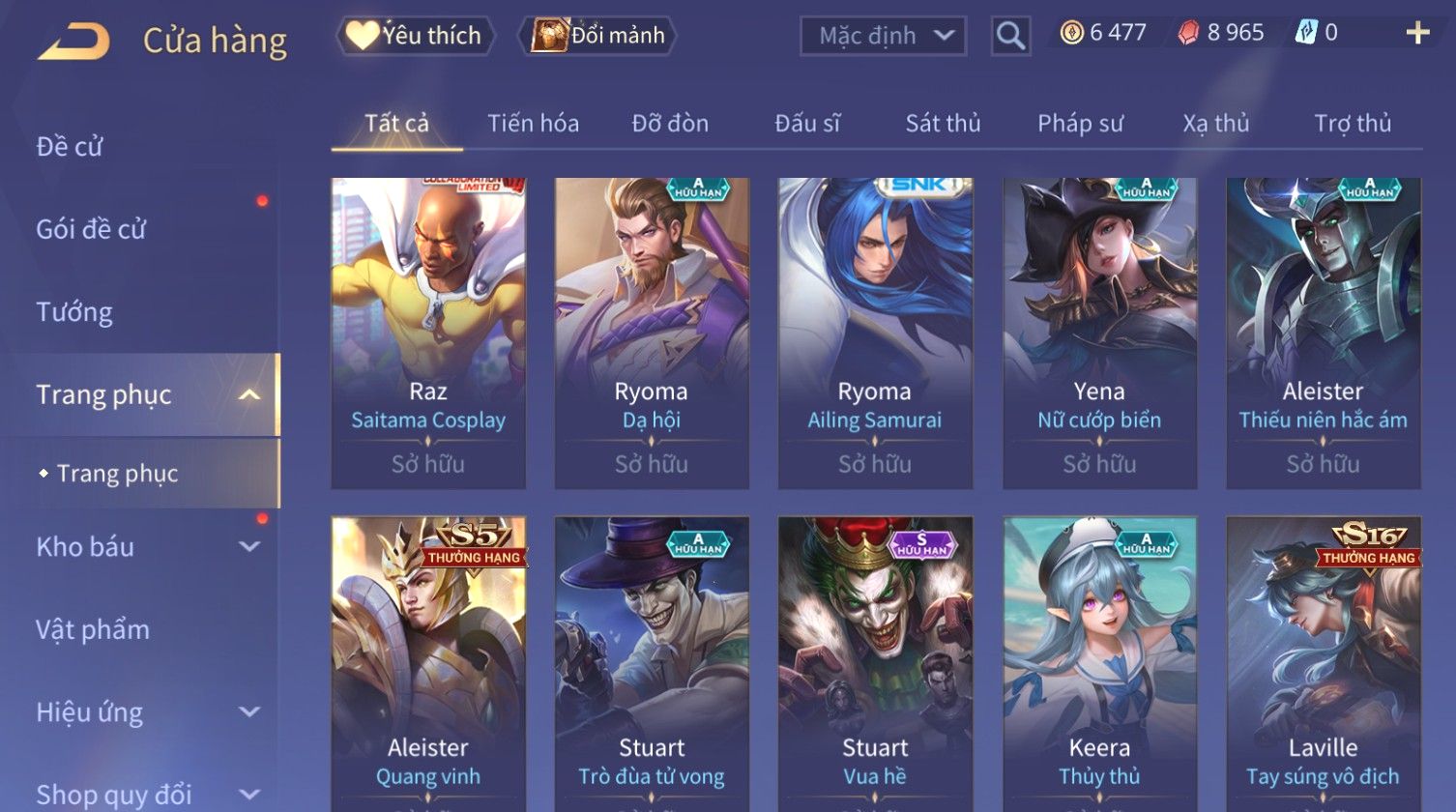Expand the Kho báu menu
This screenshot has height=812, width=1456.
pos(145,547)
